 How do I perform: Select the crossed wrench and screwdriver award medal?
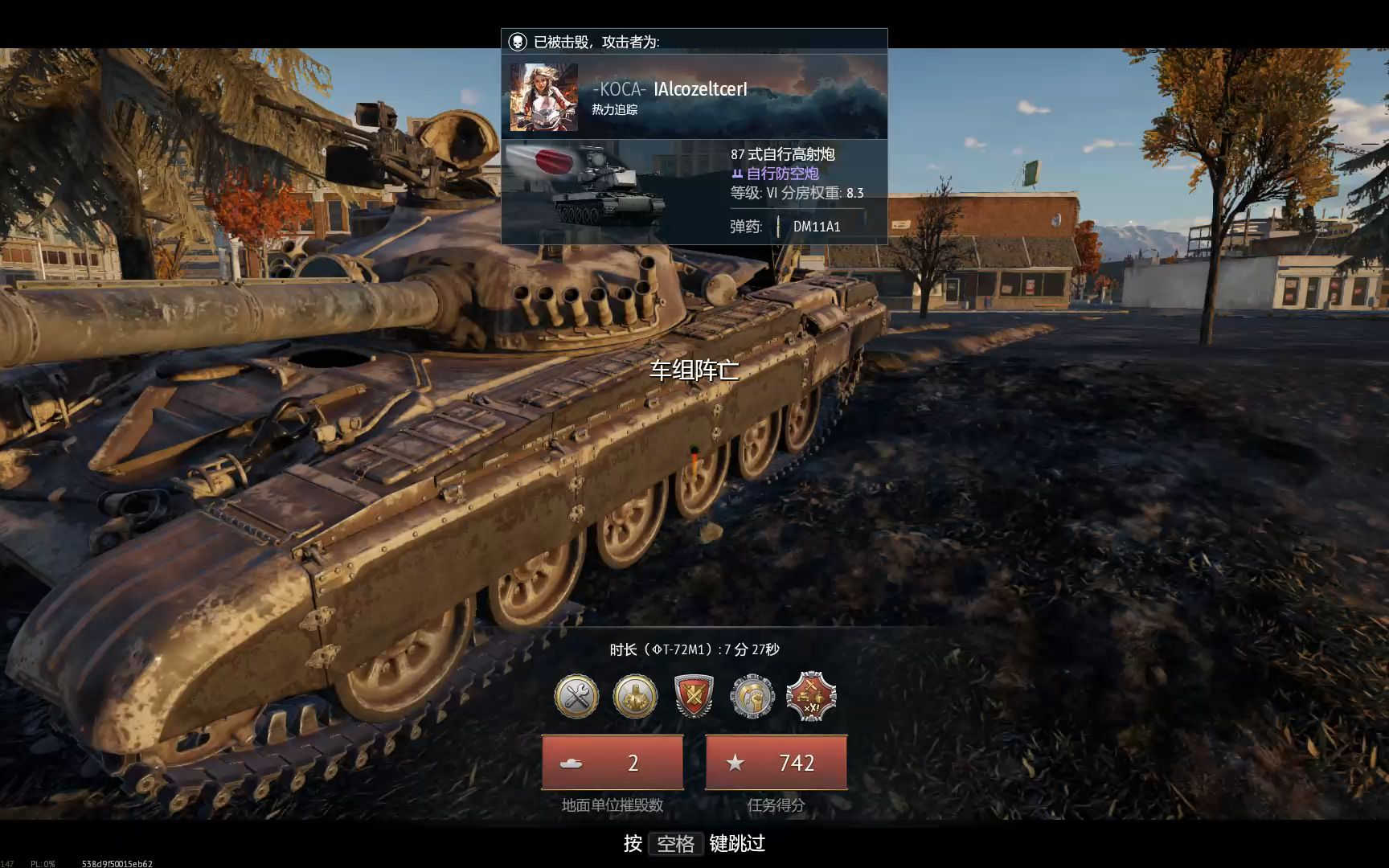tap(576, 696)
